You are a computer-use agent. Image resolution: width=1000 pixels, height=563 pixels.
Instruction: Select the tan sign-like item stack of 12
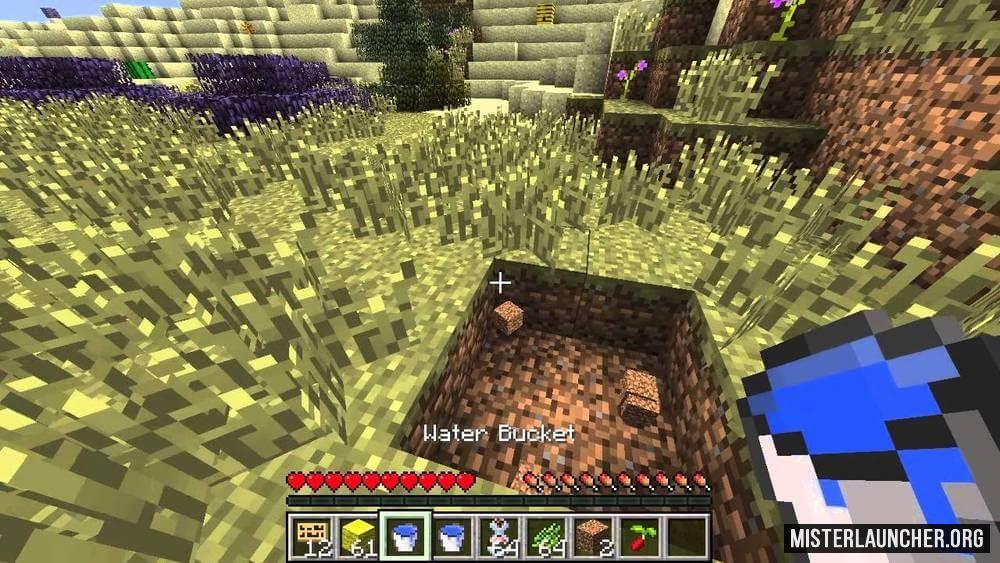pos(310,535)
